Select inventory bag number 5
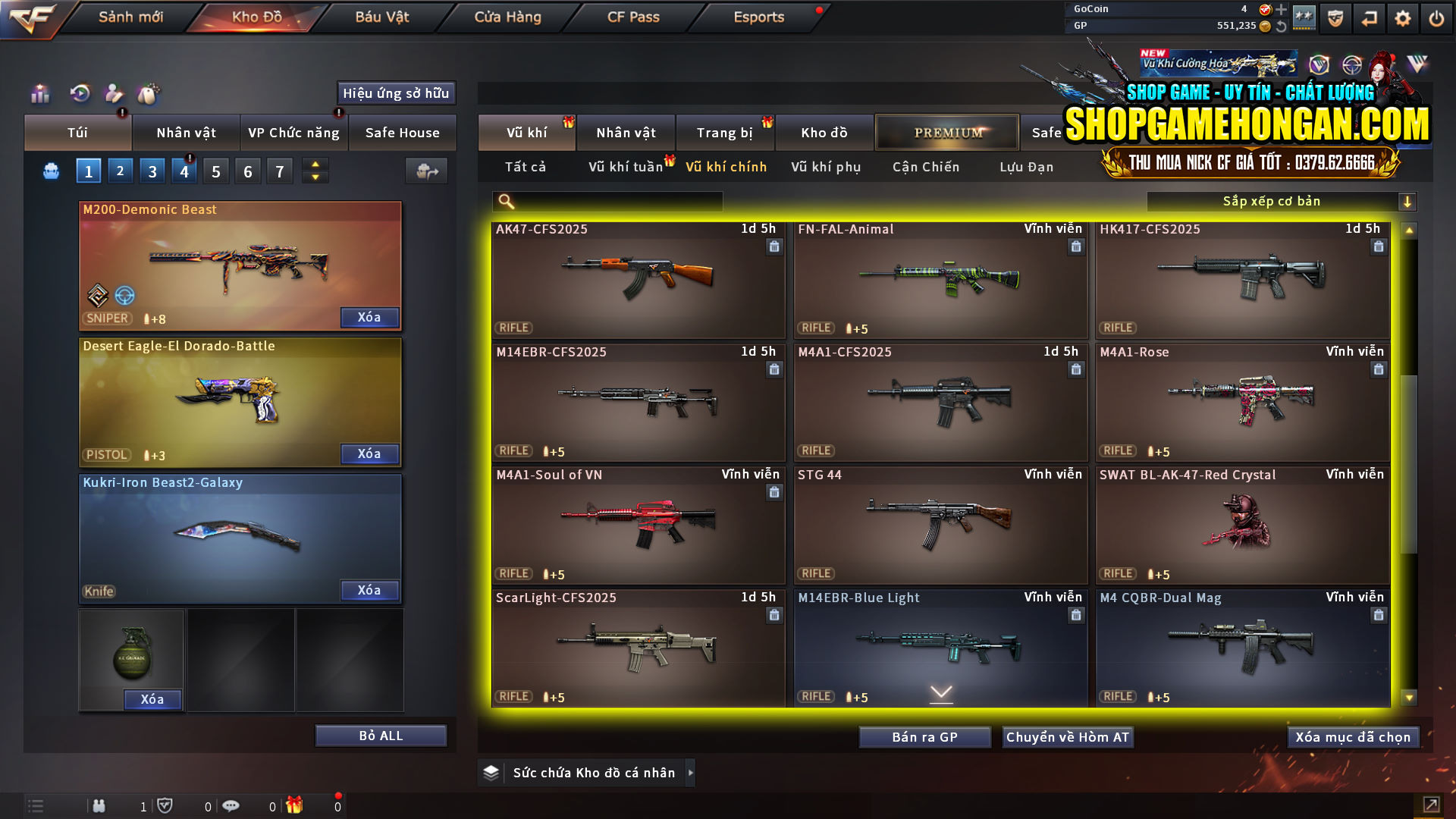The image size is (1456, 819). 216,171
